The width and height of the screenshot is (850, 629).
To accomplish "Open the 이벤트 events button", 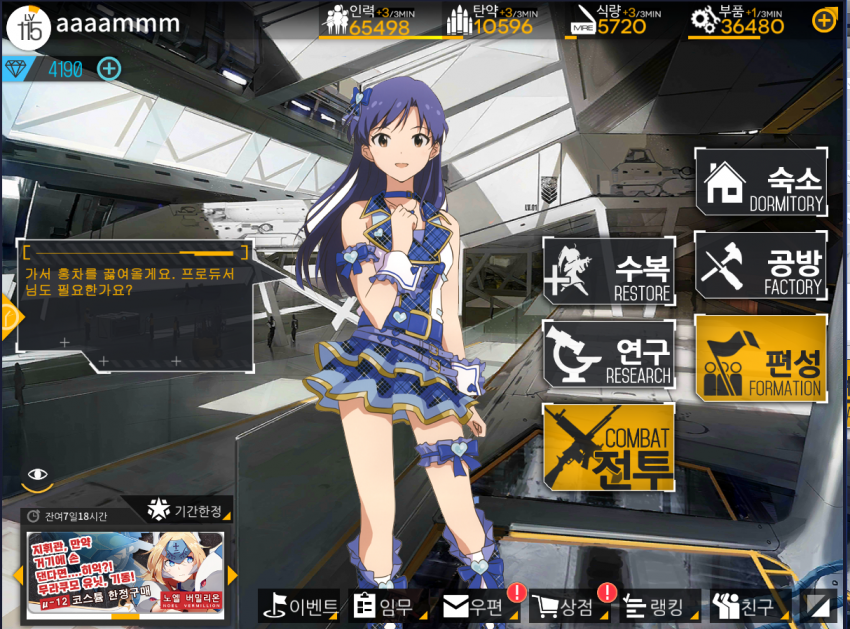I will pos(300,606).
